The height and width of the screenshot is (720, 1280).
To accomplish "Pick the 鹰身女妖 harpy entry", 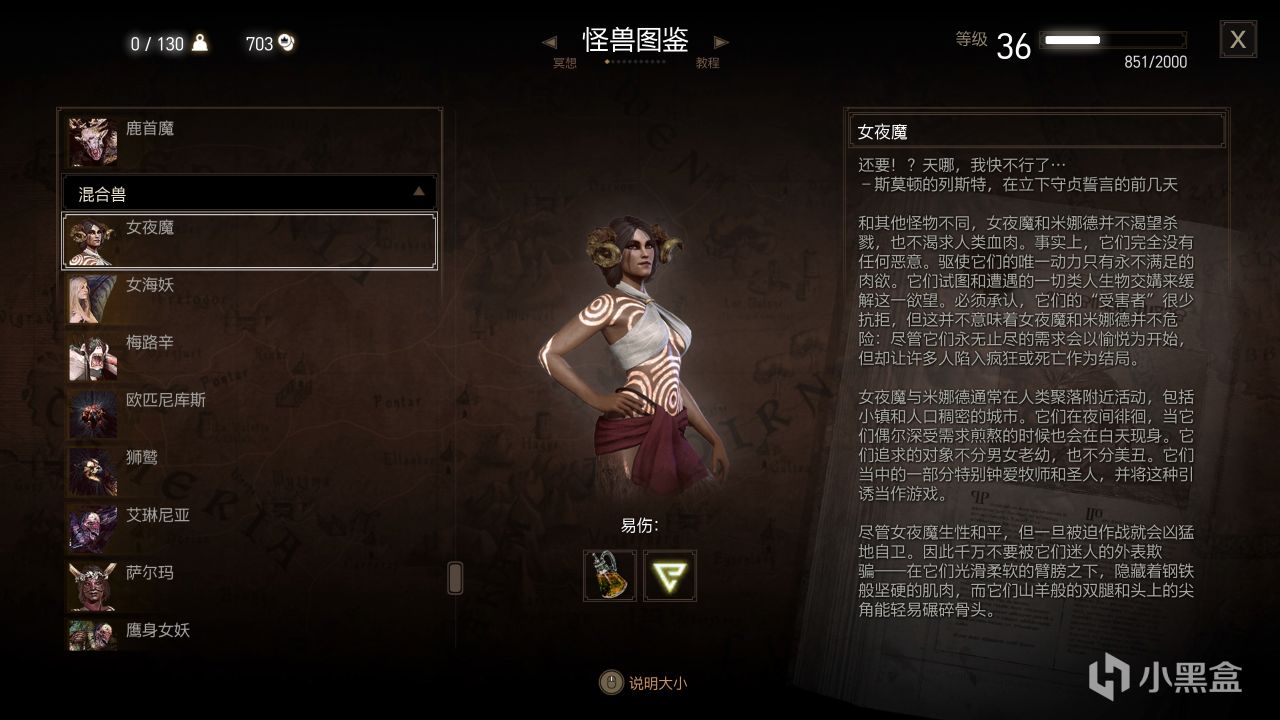I will (x=250, y=634).
